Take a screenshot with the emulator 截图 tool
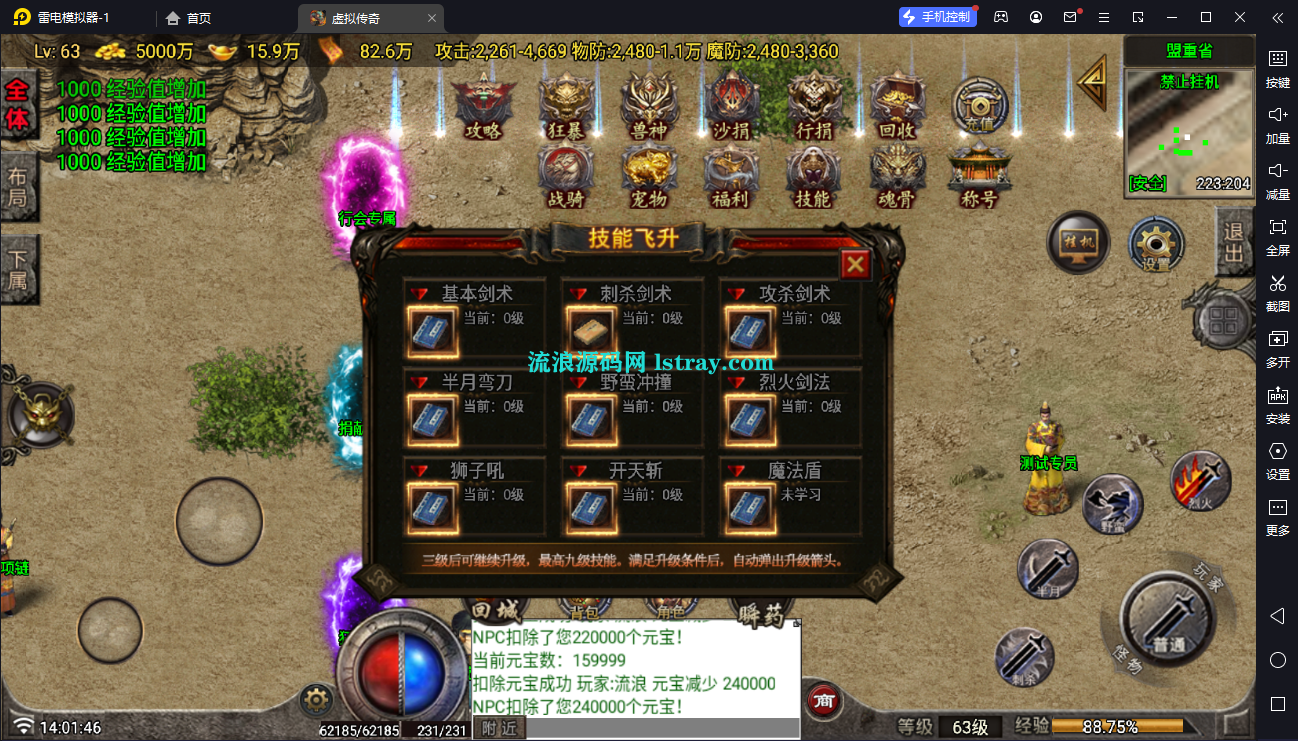Viewport: 1298px width, 741px height. [x=1277, y=290]
